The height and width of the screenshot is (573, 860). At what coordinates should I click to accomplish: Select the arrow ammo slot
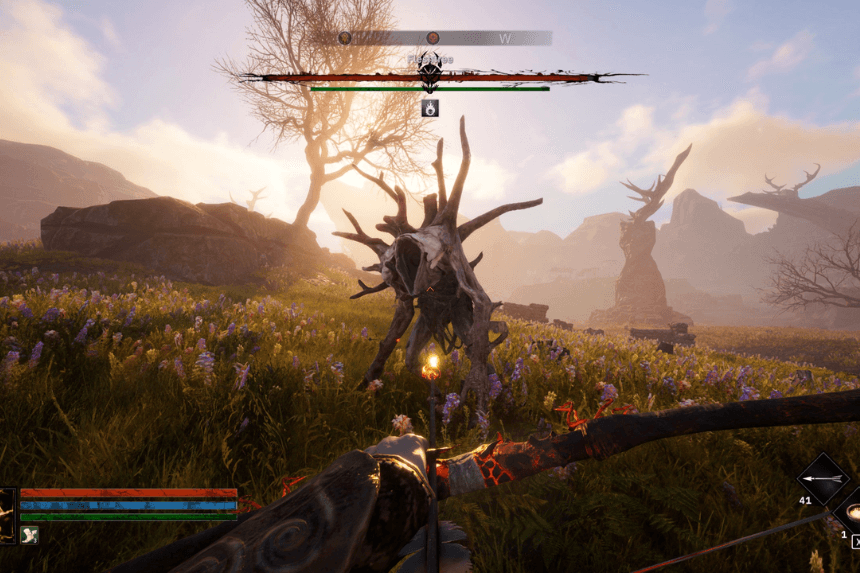[x=822, y=478]
